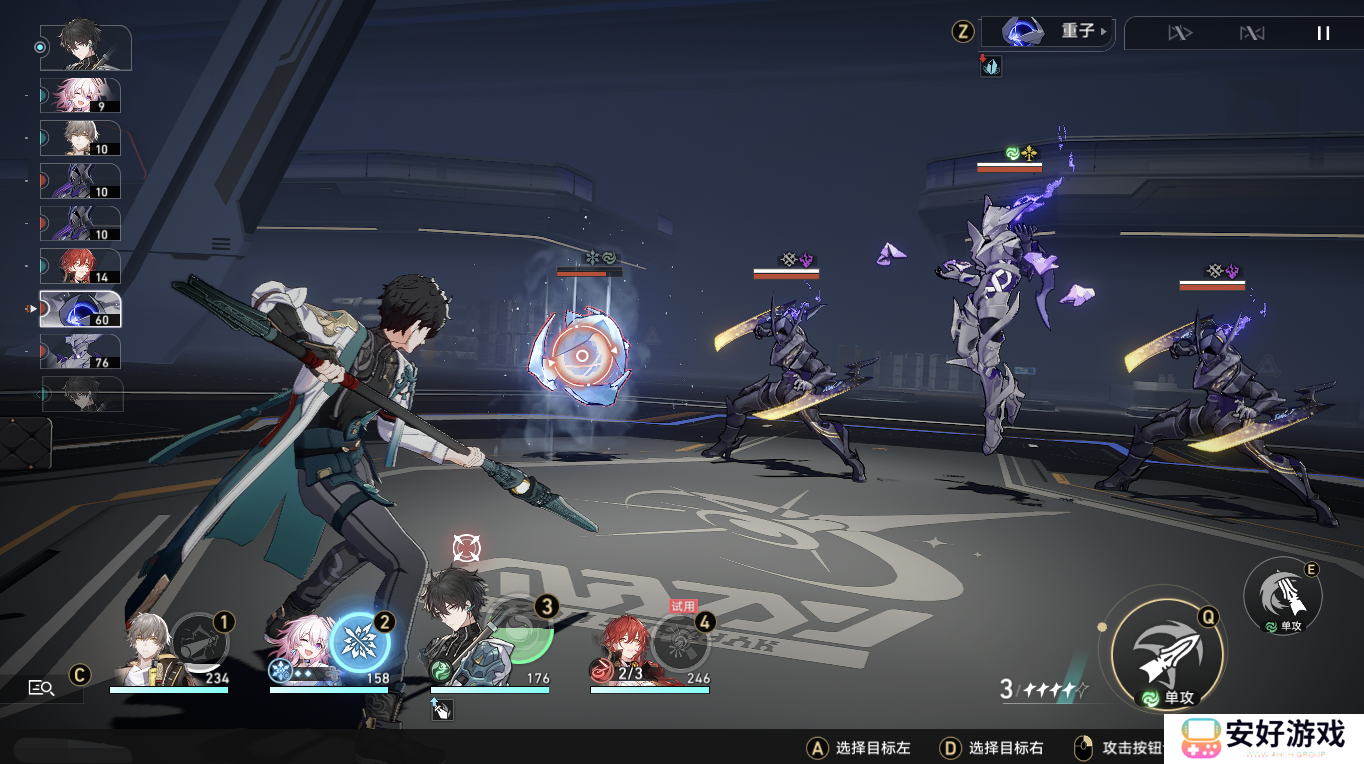This screenshot has width=1364, height=764.
Task: Select the 重子 entry in the turn order
Action: [80, 309]
